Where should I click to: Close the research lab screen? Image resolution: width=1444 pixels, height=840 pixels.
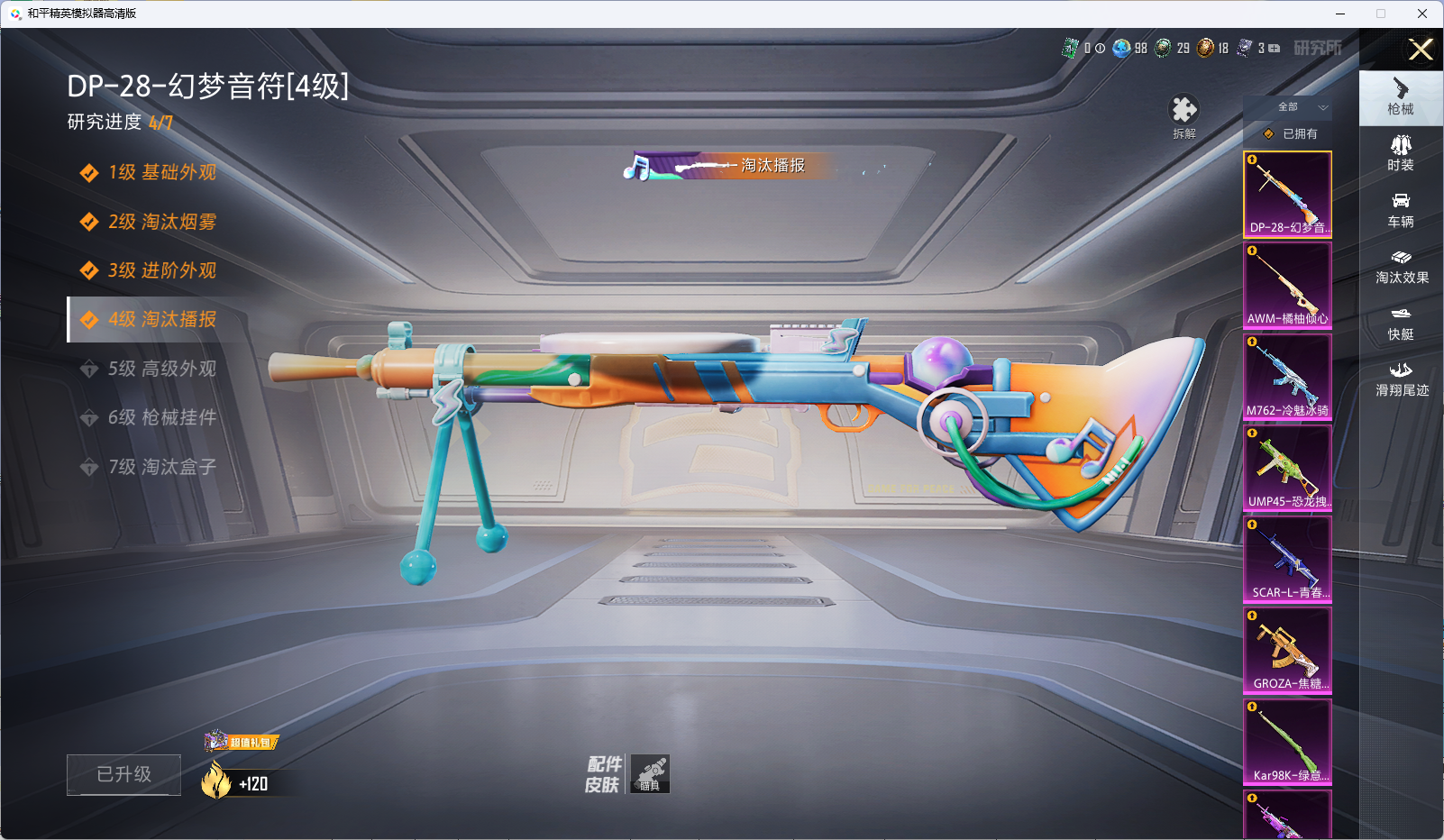(x=1421, y=50)
